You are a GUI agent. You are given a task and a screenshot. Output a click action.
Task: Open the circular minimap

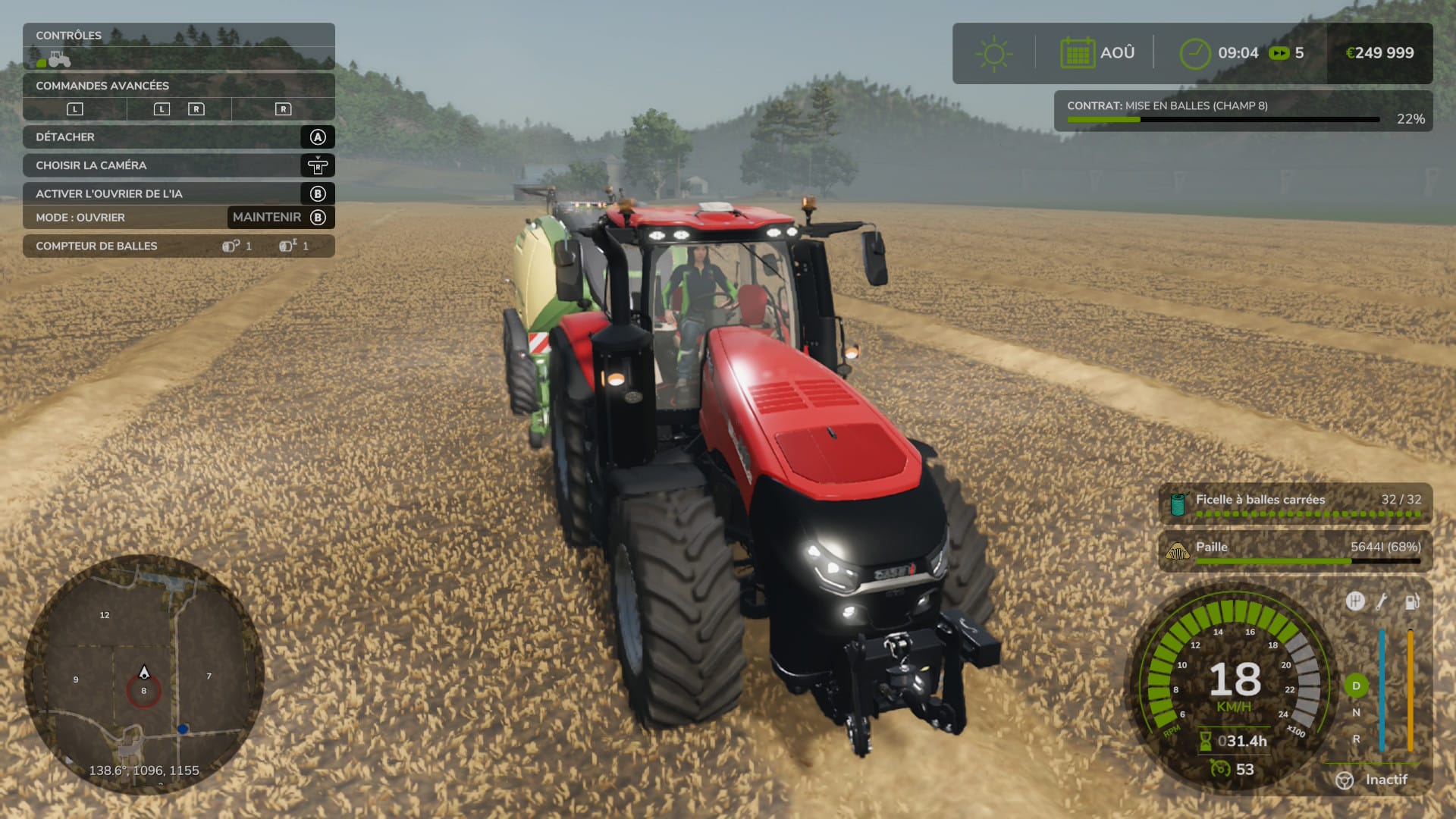pyautogui.click(x=144, y=674)
